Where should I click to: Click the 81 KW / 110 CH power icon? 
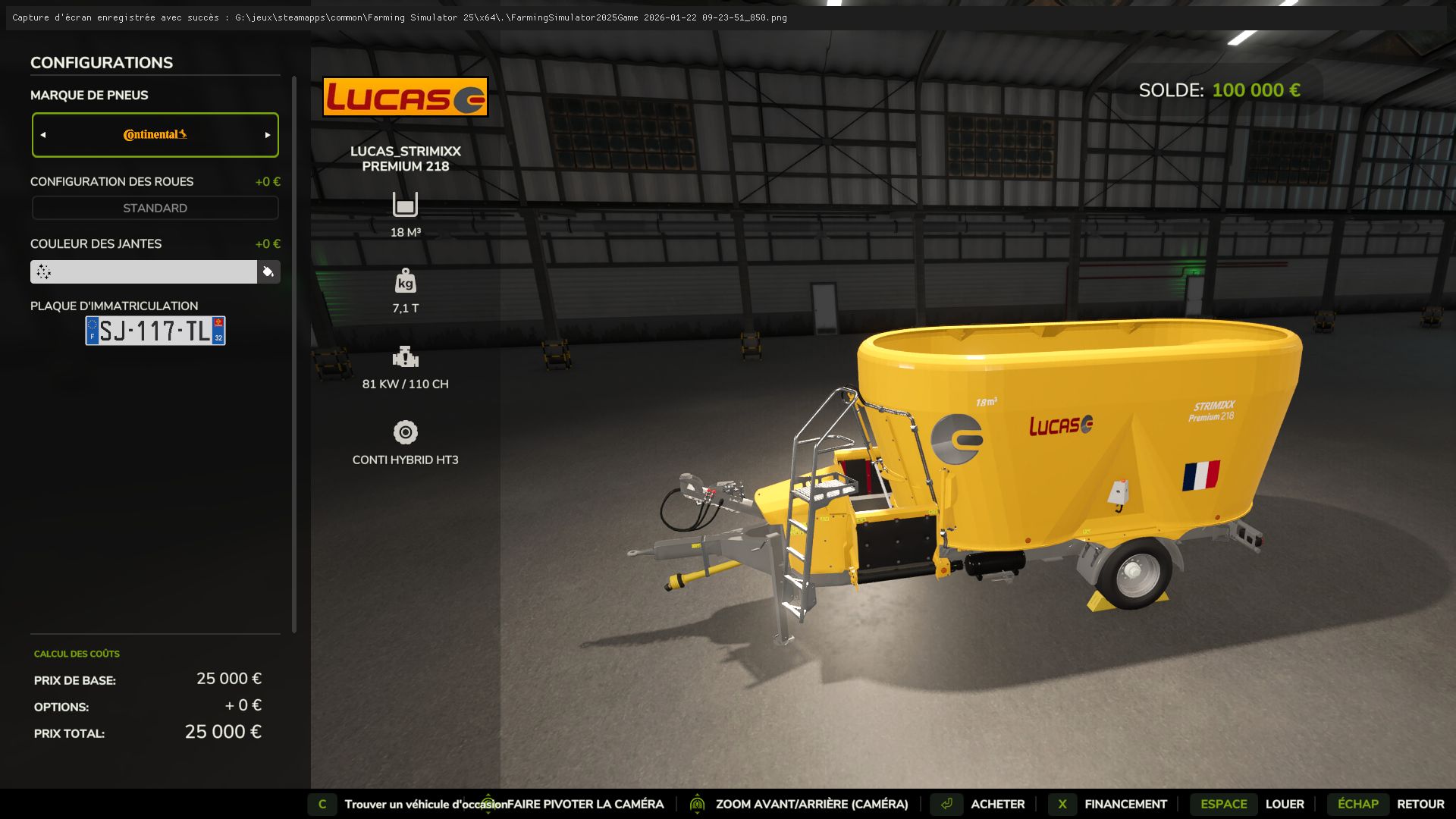406,358
